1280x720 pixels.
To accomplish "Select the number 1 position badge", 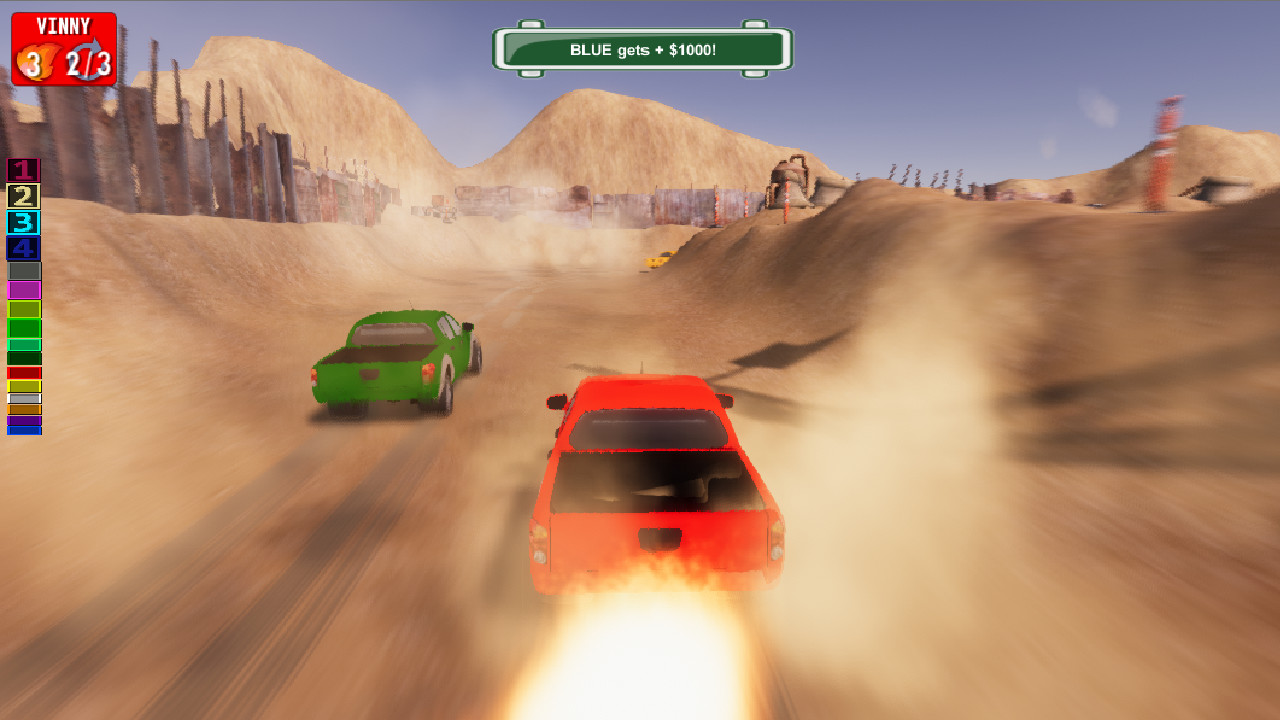I will 23,171.
